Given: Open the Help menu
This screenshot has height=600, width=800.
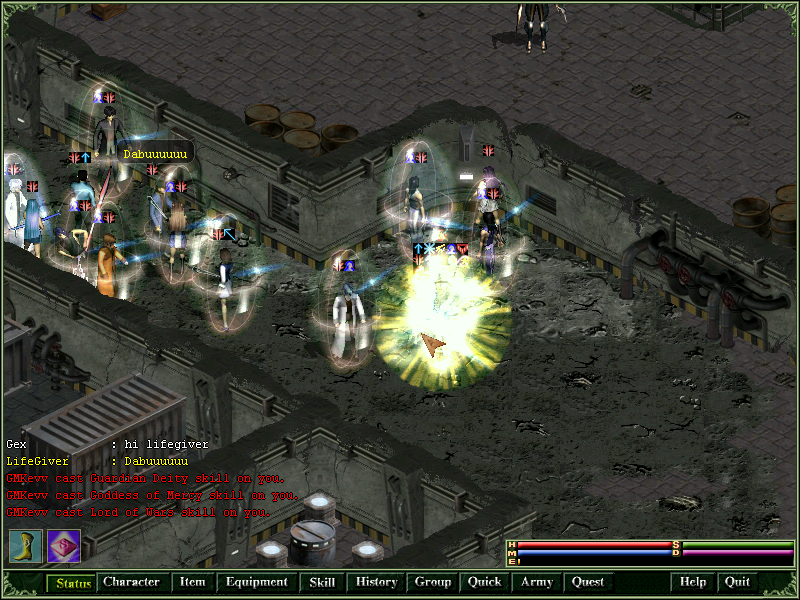Looking at the screenshot, I should [x=693, y=582].
